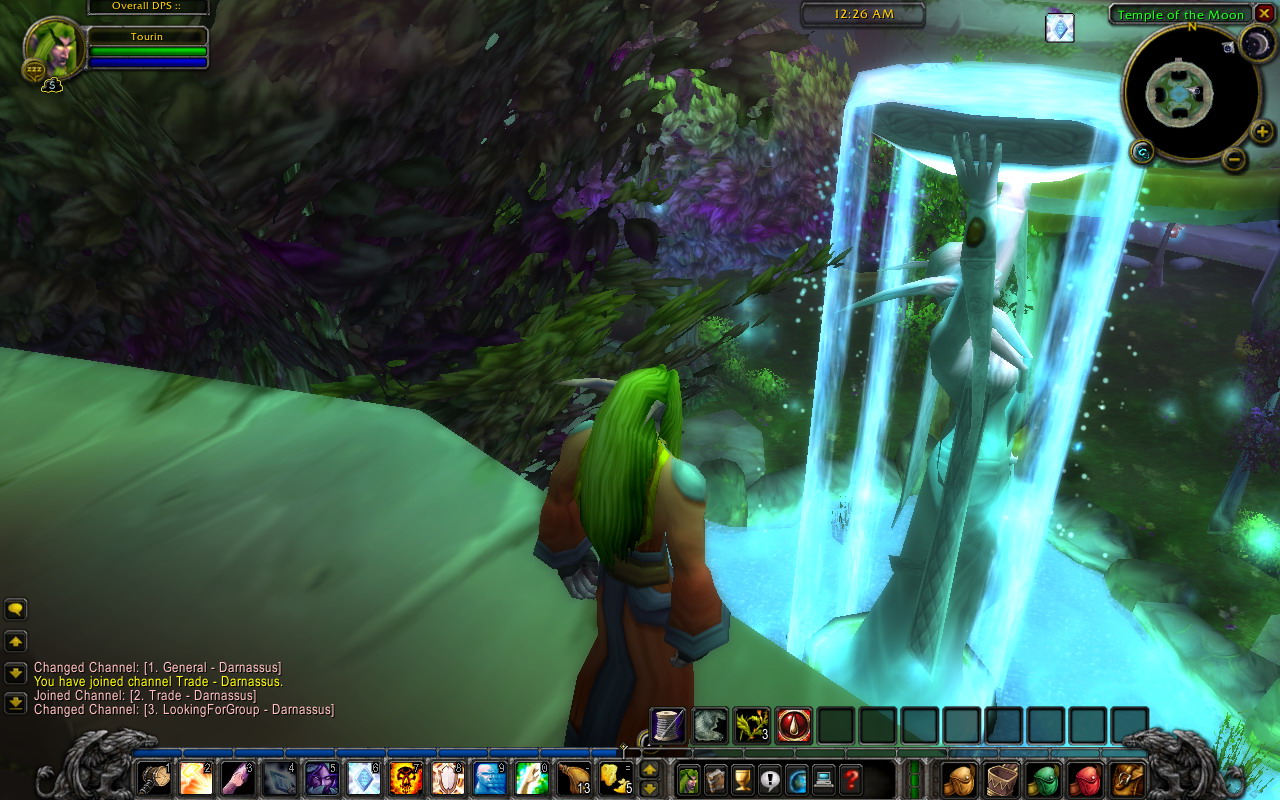Open the red question mark help button
The image size is (1280, 800).
click(x=851, y=778)
